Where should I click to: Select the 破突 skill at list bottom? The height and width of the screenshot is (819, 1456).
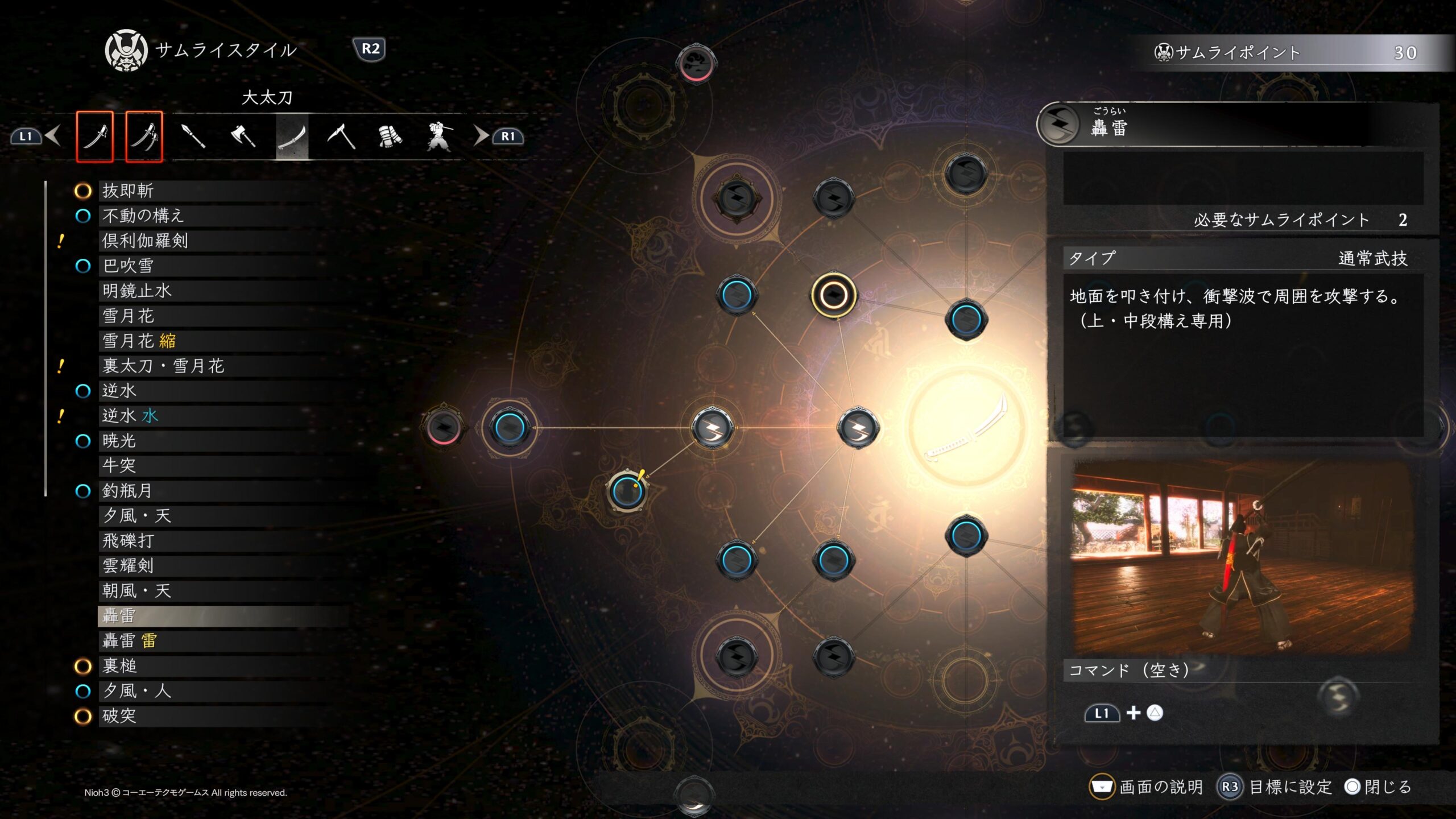tap(119, 716)
